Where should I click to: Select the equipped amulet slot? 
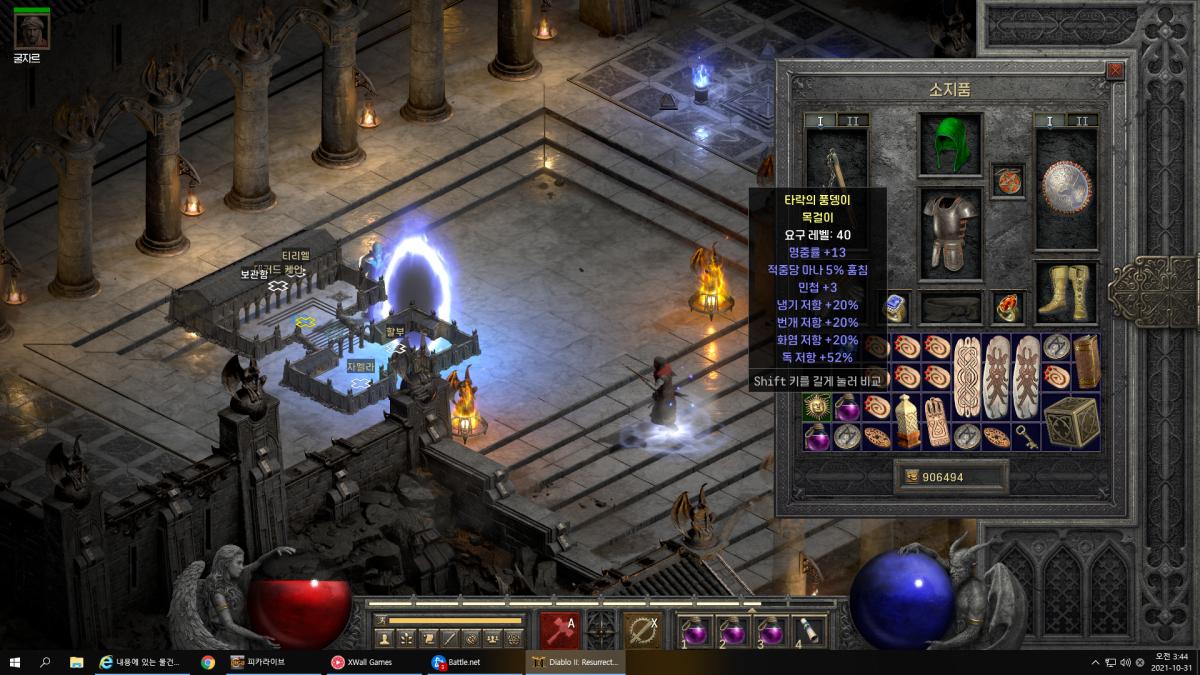(x=1008, y=181)
